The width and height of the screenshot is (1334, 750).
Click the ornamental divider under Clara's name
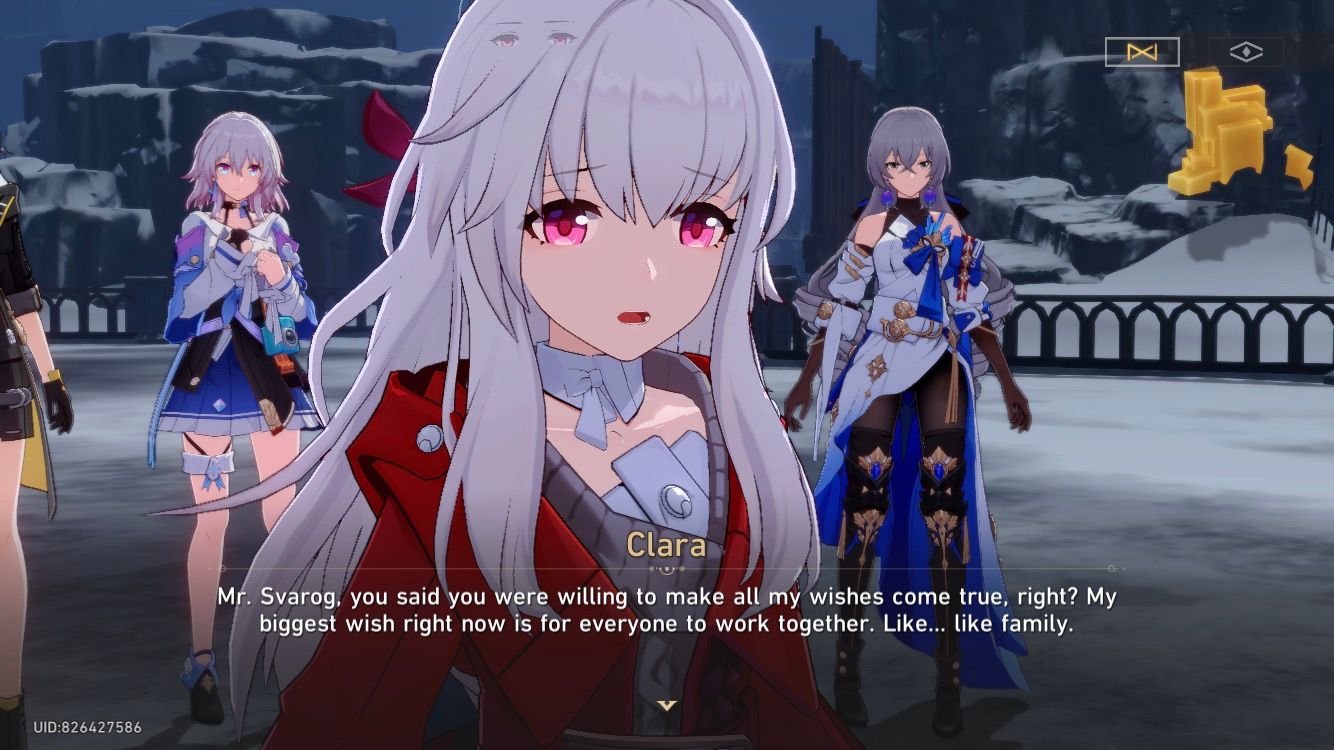(665, 566)
